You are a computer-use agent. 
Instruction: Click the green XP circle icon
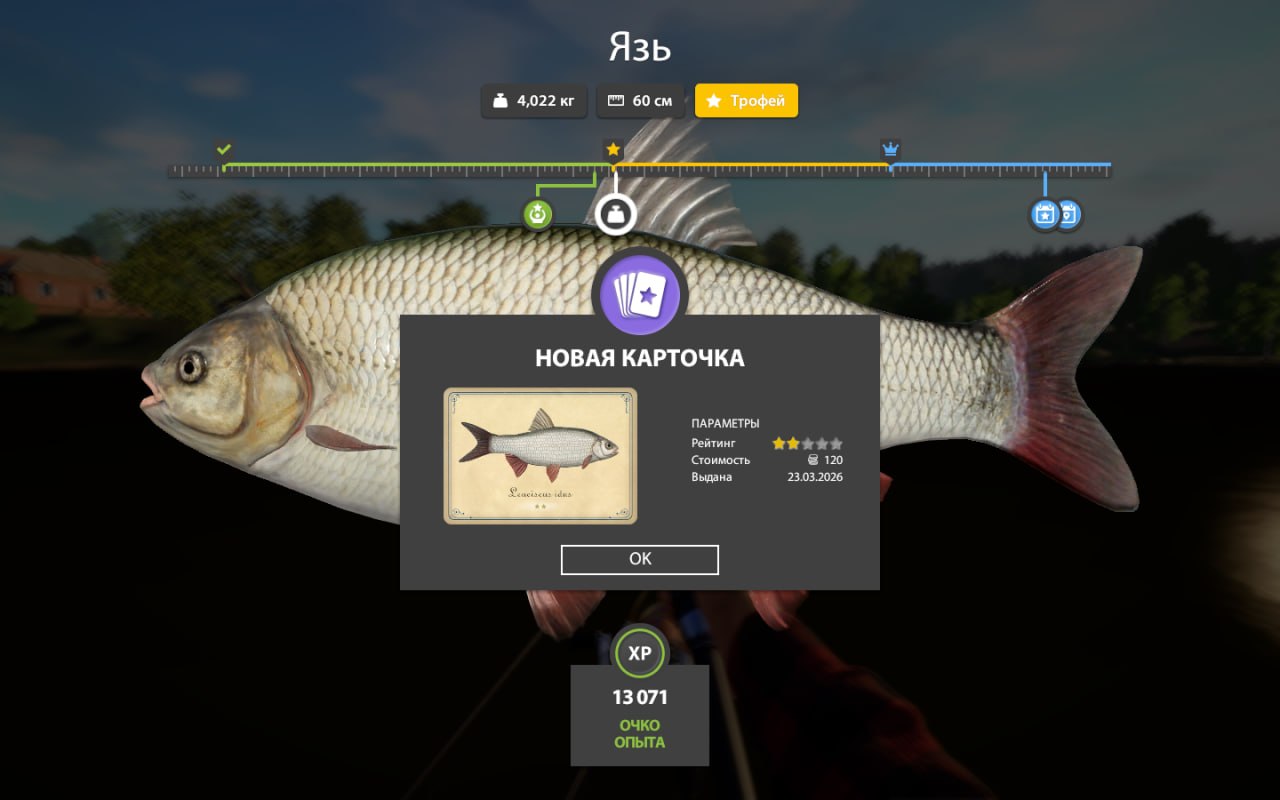tap(640, 654)
